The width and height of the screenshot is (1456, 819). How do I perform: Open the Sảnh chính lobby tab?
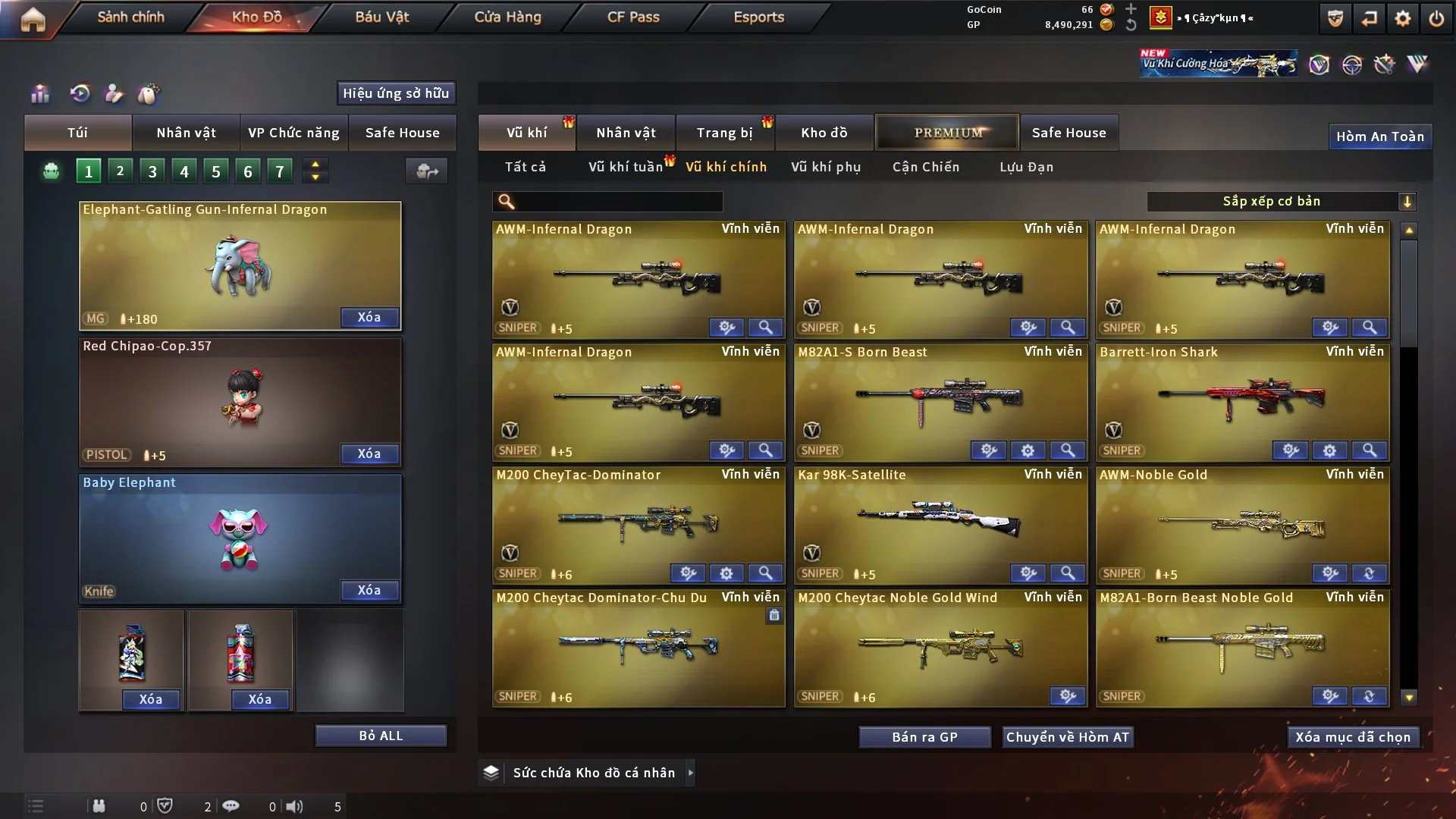pyautogui.click(x=130, y=17)
